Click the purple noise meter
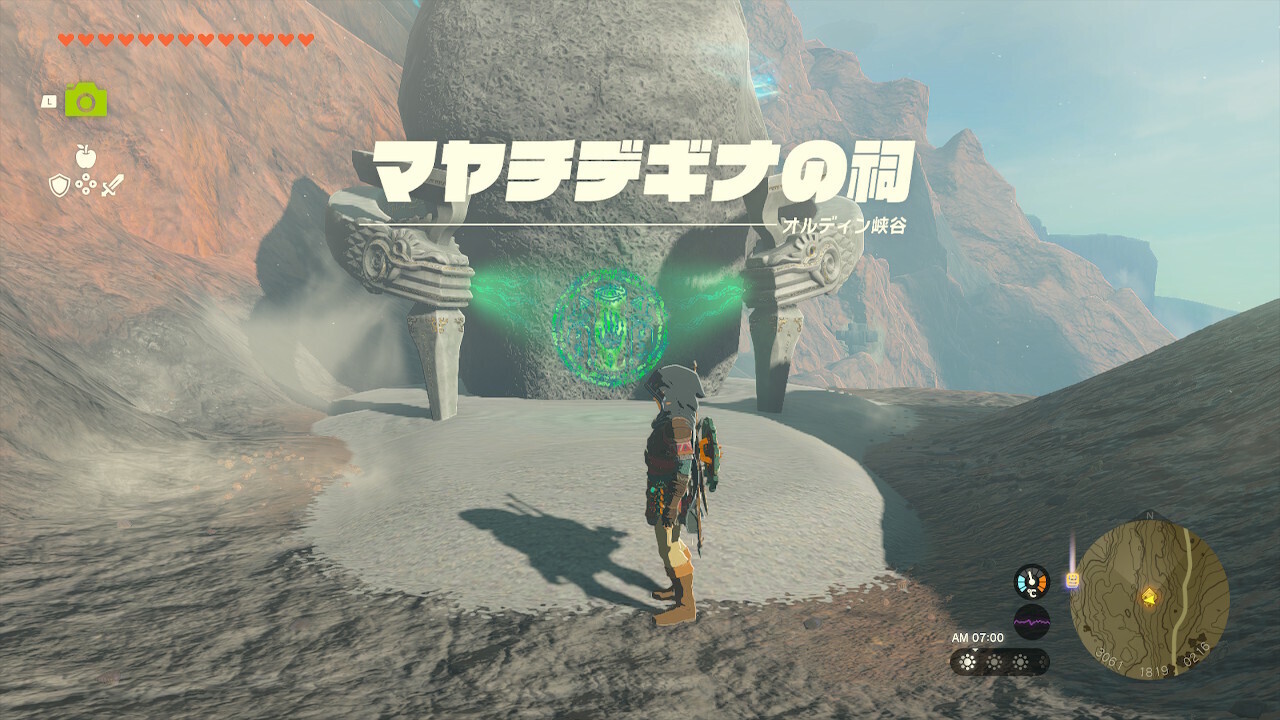Viewport: 1280px width, 720px height. (1031, 622)
